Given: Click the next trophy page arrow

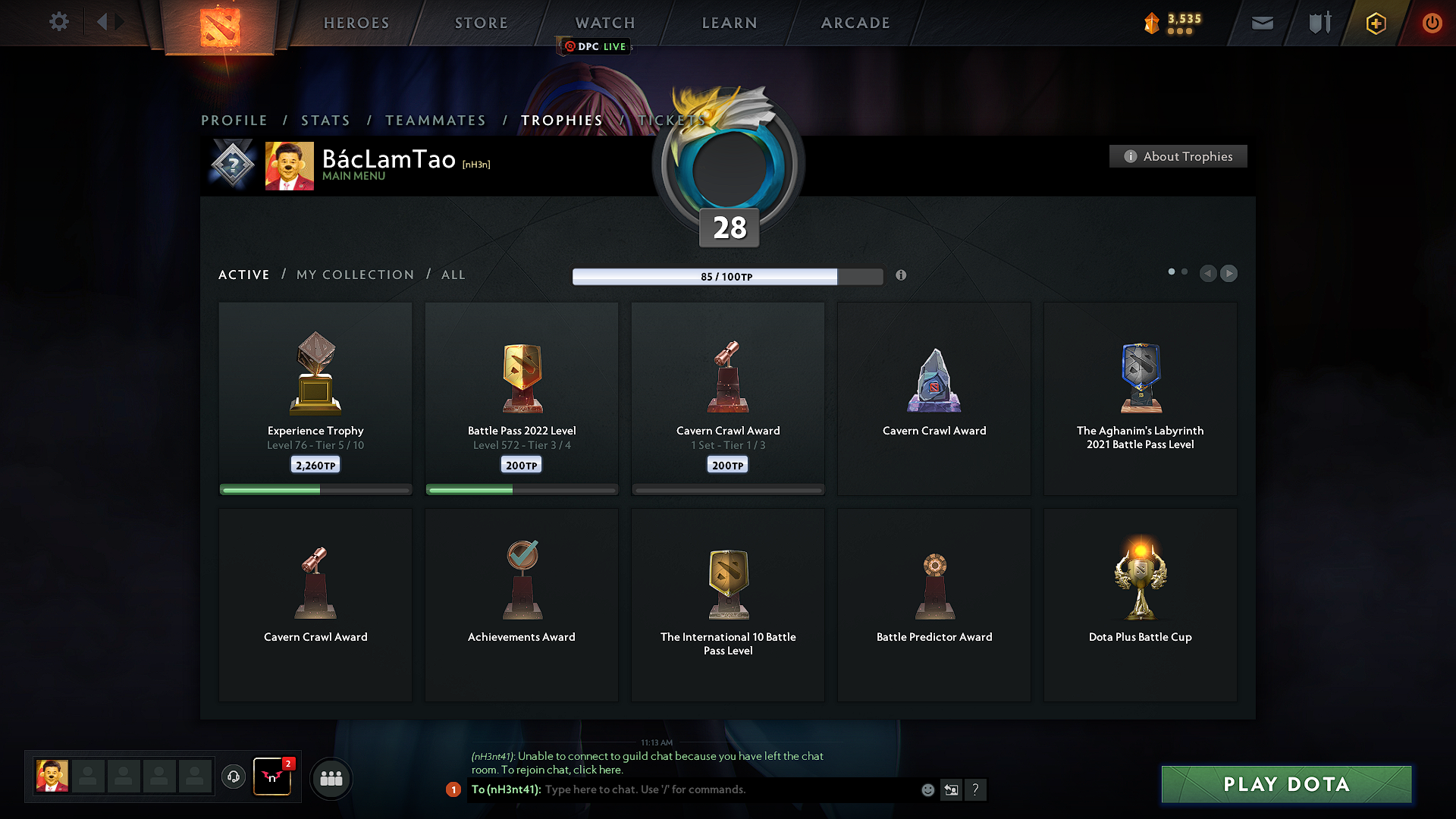Looking at the screenshot, I should (1229, 274).
